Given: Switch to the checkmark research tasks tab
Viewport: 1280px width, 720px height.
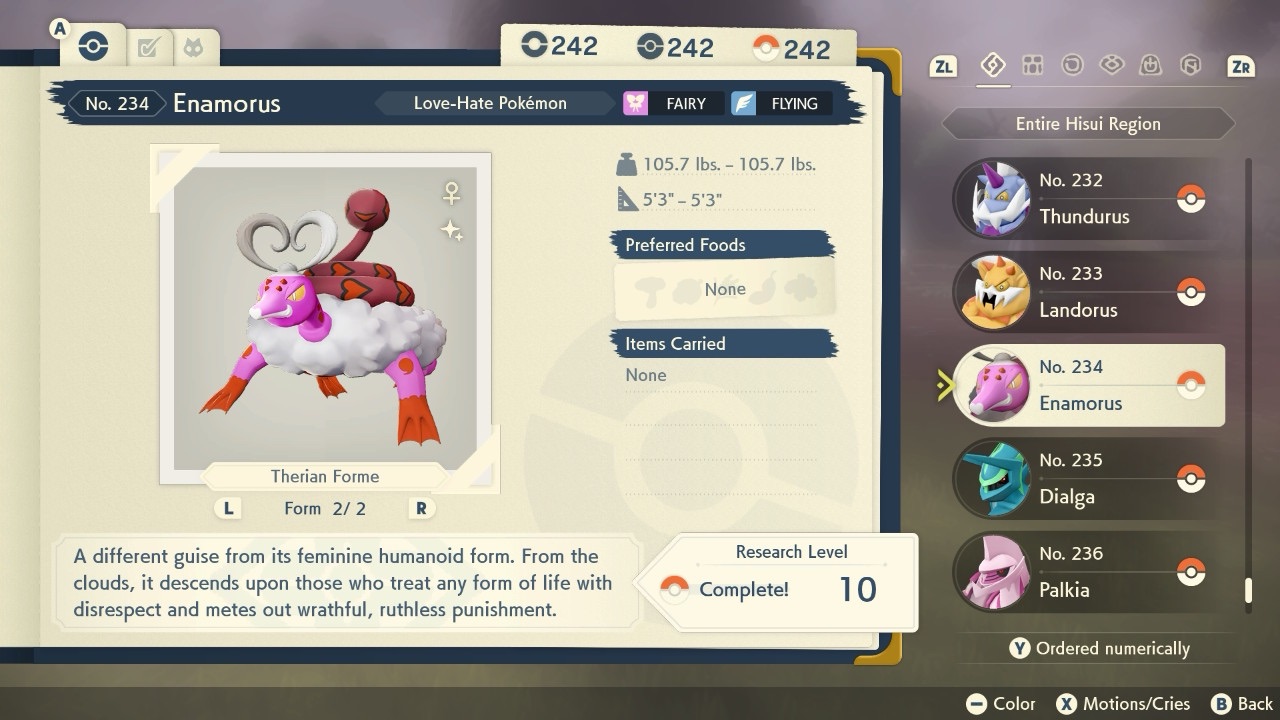Looking at the screenshot, I should tap(149, 47).
